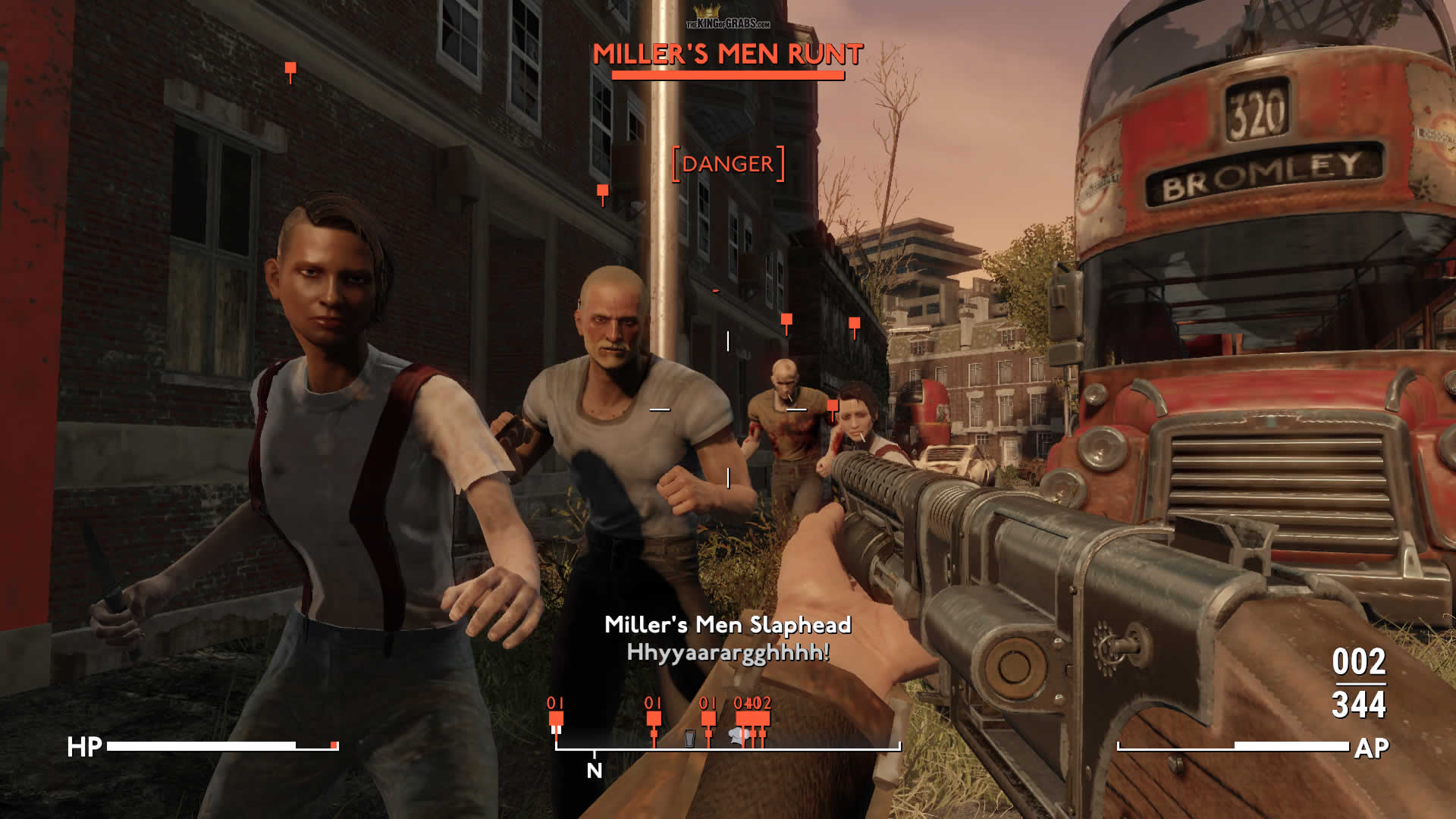
Task: Select the chef hat marker on the compass
Action: (737, 734)
